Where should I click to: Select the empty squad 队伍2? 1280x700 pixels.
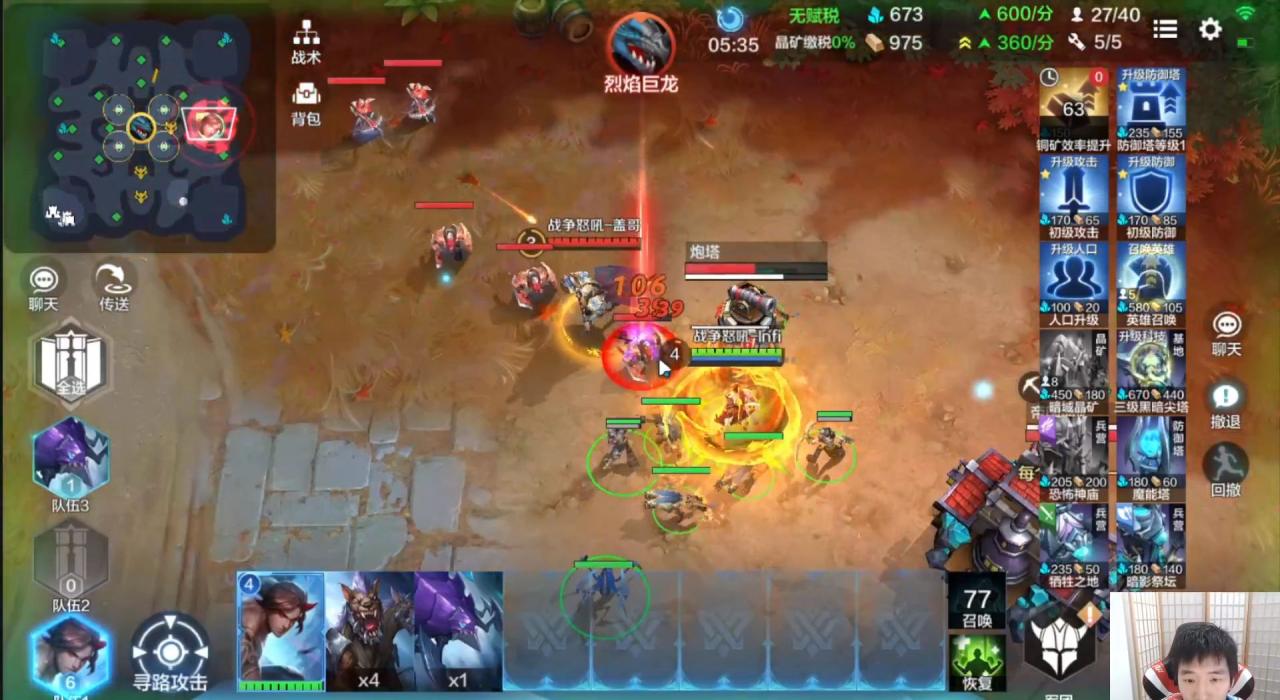[x=71, y=562]
